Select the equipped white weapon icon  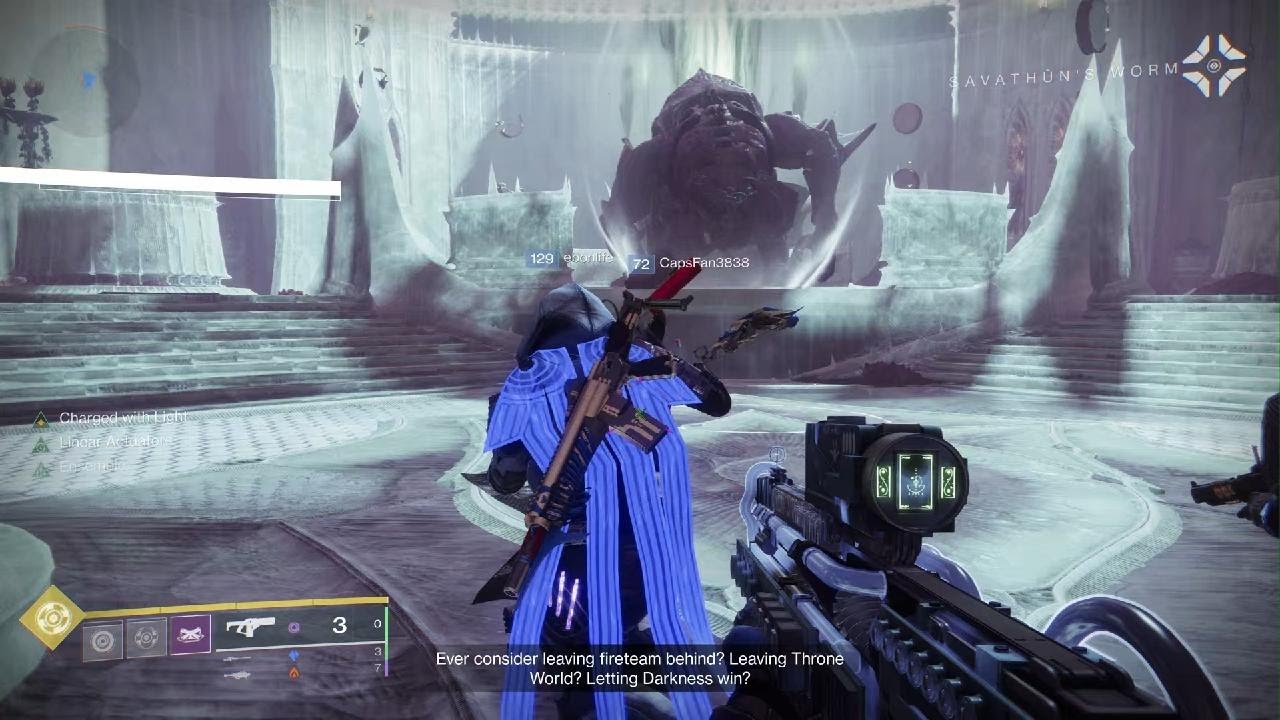[249, 626]
